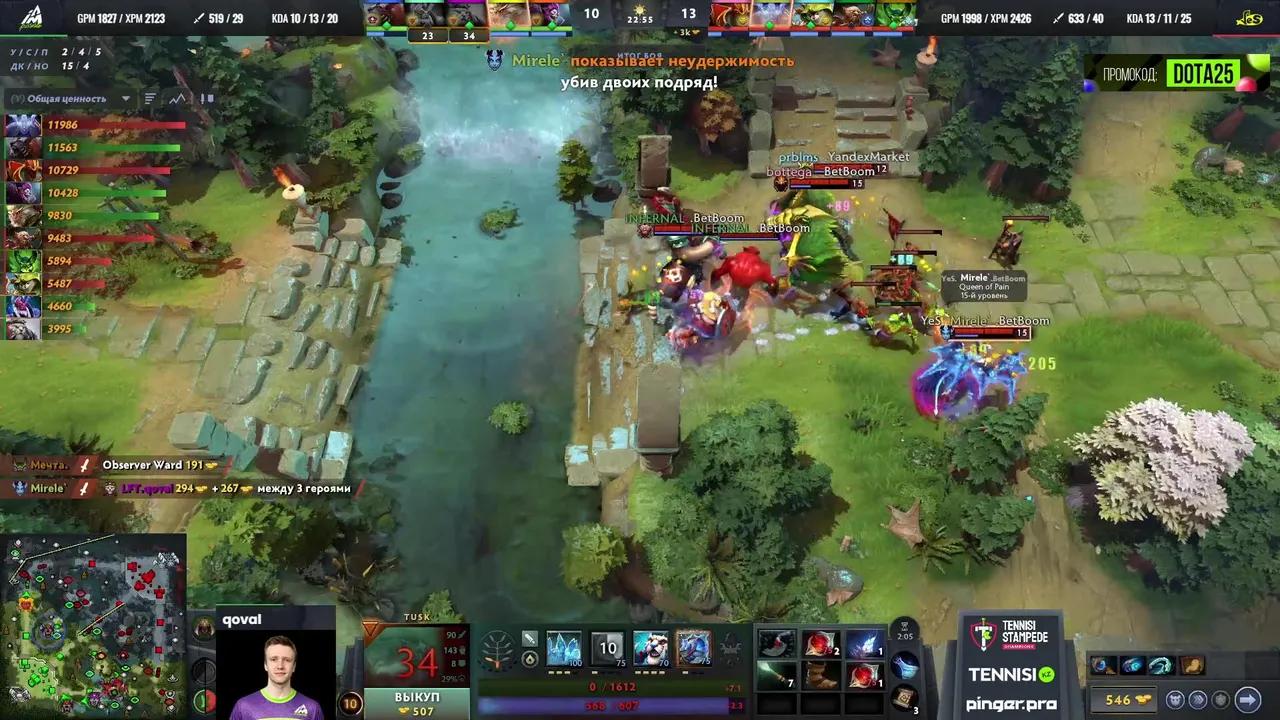Image resolution: width=1280 pixels, height=720 pixels.
Task: Click the У/С/П stats row top-left
Action: click(x=52, y=52)
